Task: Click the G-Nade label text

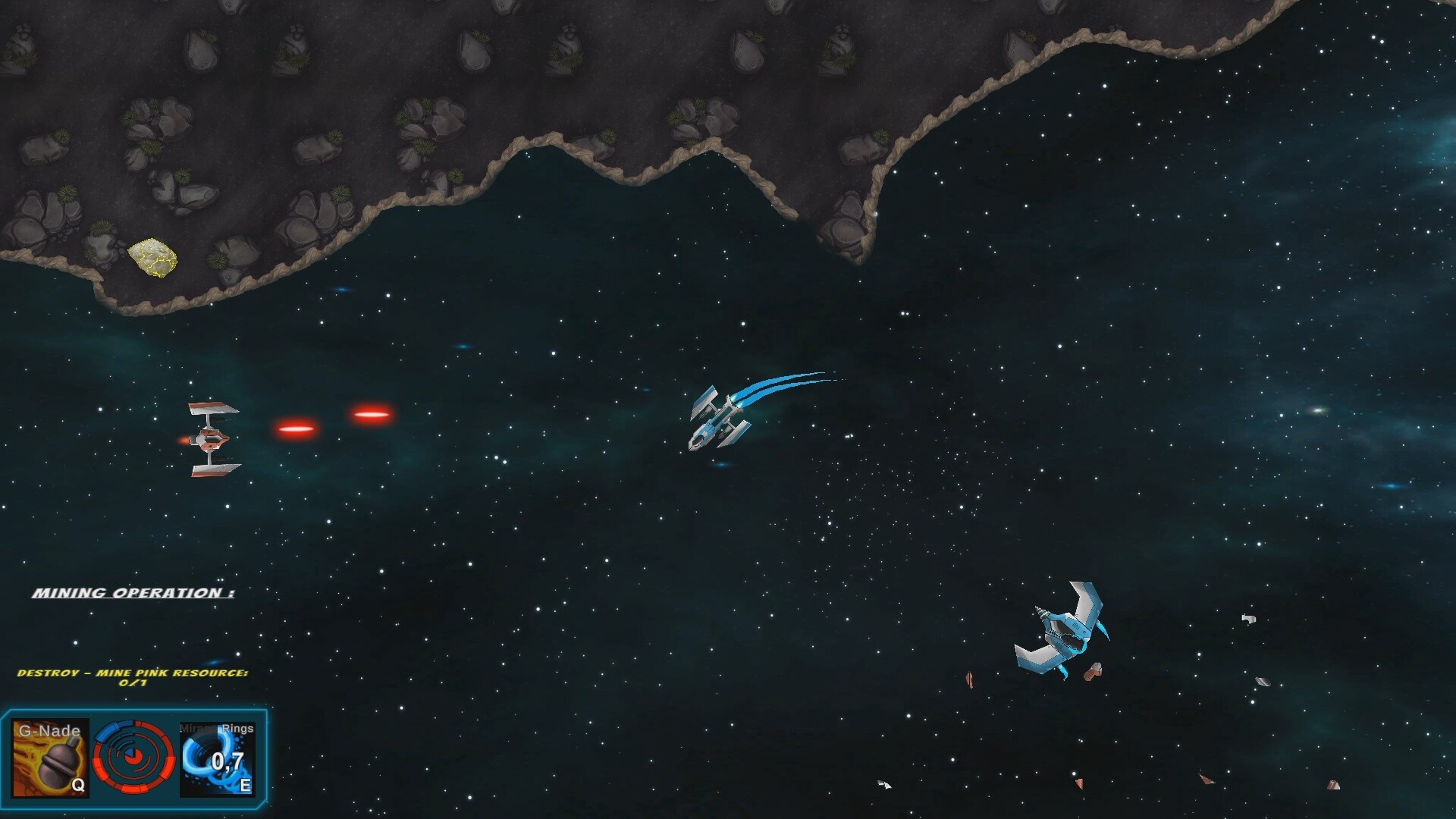Action: coord(49,730)
